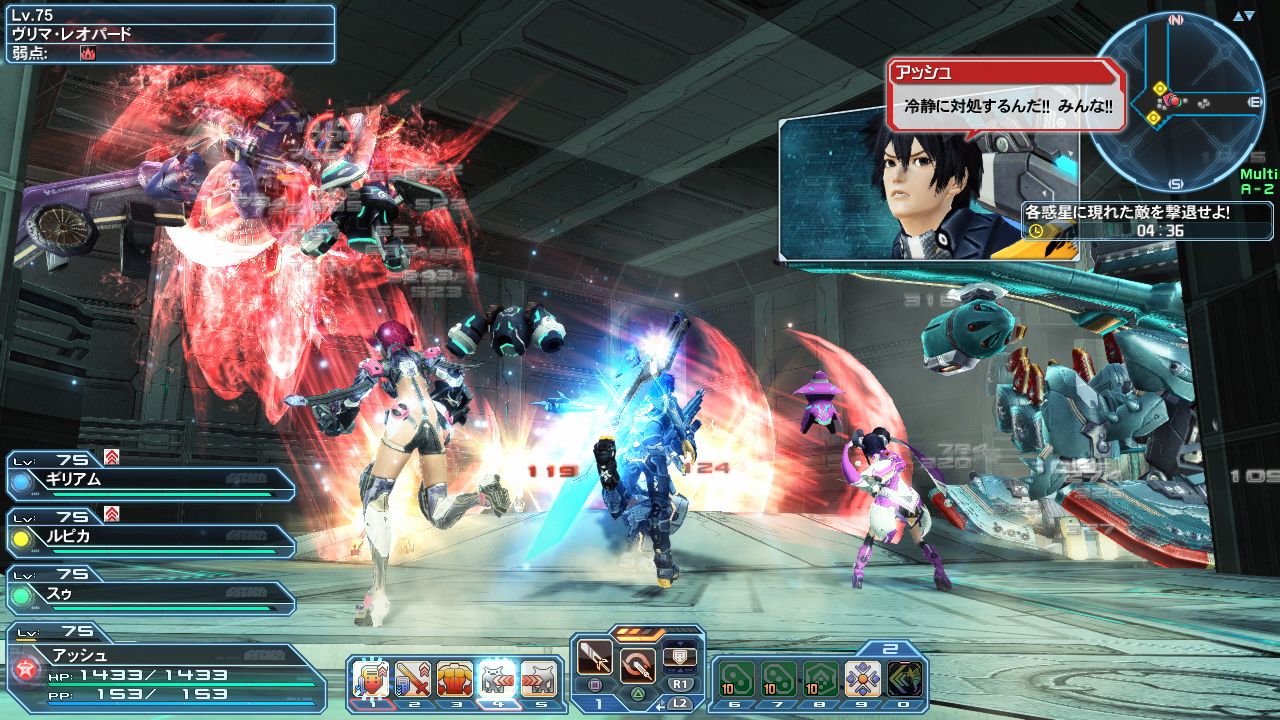Use the sword attack-up skill in slot 2

tap(412, 680)
